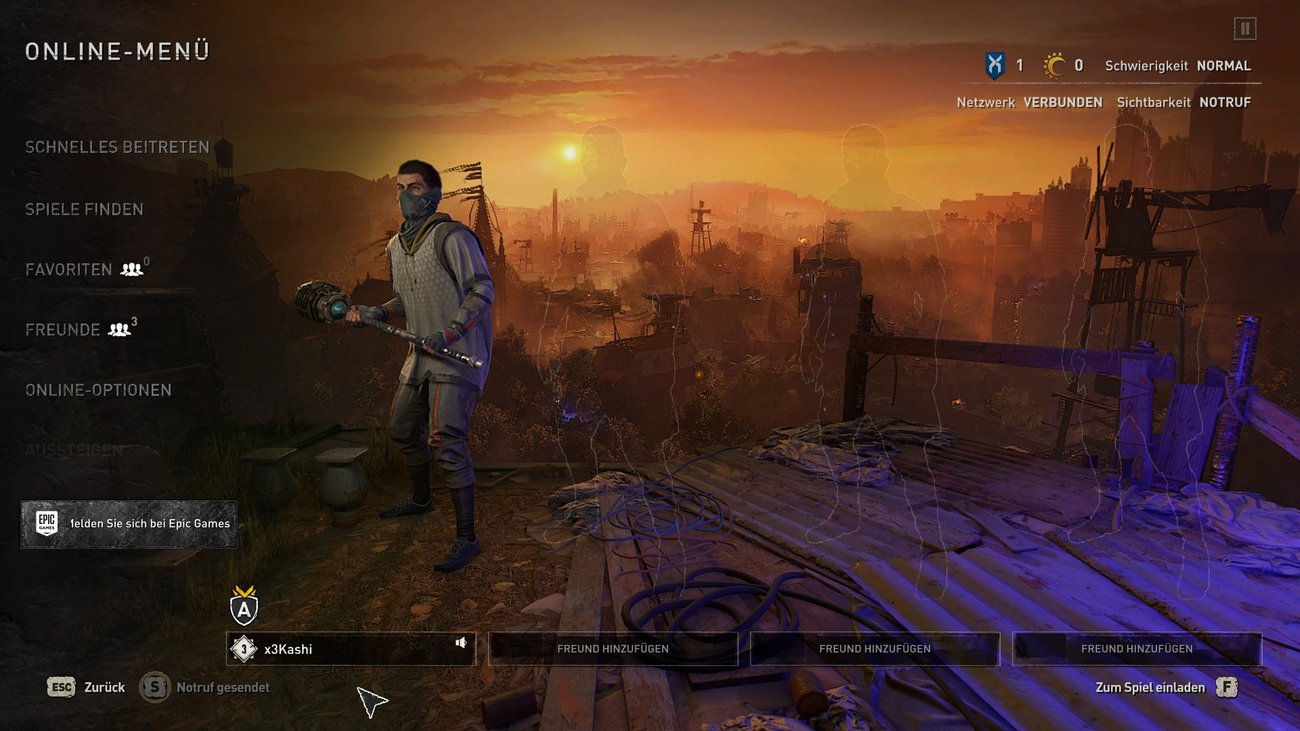
Task: Open ONLINE-OPTIONEN from the side menu
Action: pyautogui.click(x=98, y=389)
